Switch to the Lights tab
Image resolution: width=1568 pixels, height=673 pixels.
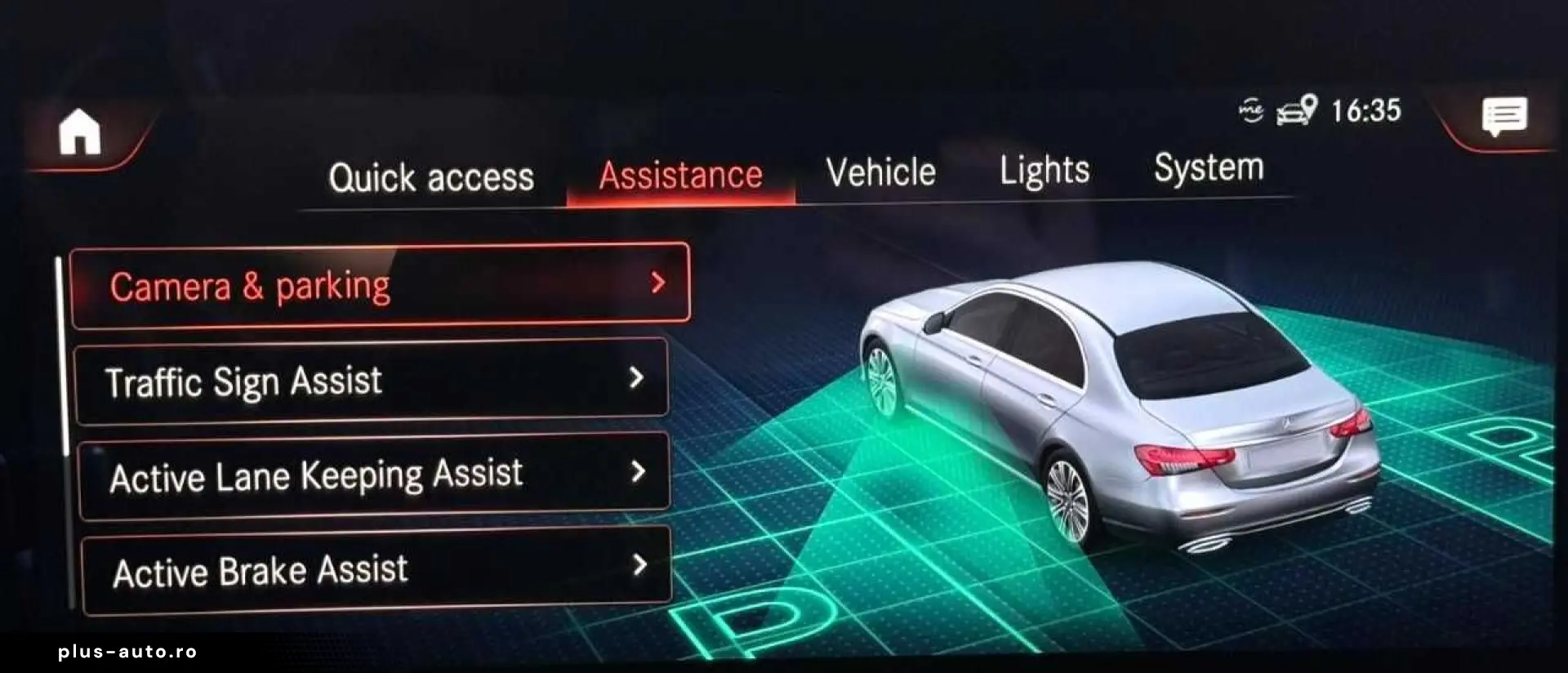point(1045,172)
